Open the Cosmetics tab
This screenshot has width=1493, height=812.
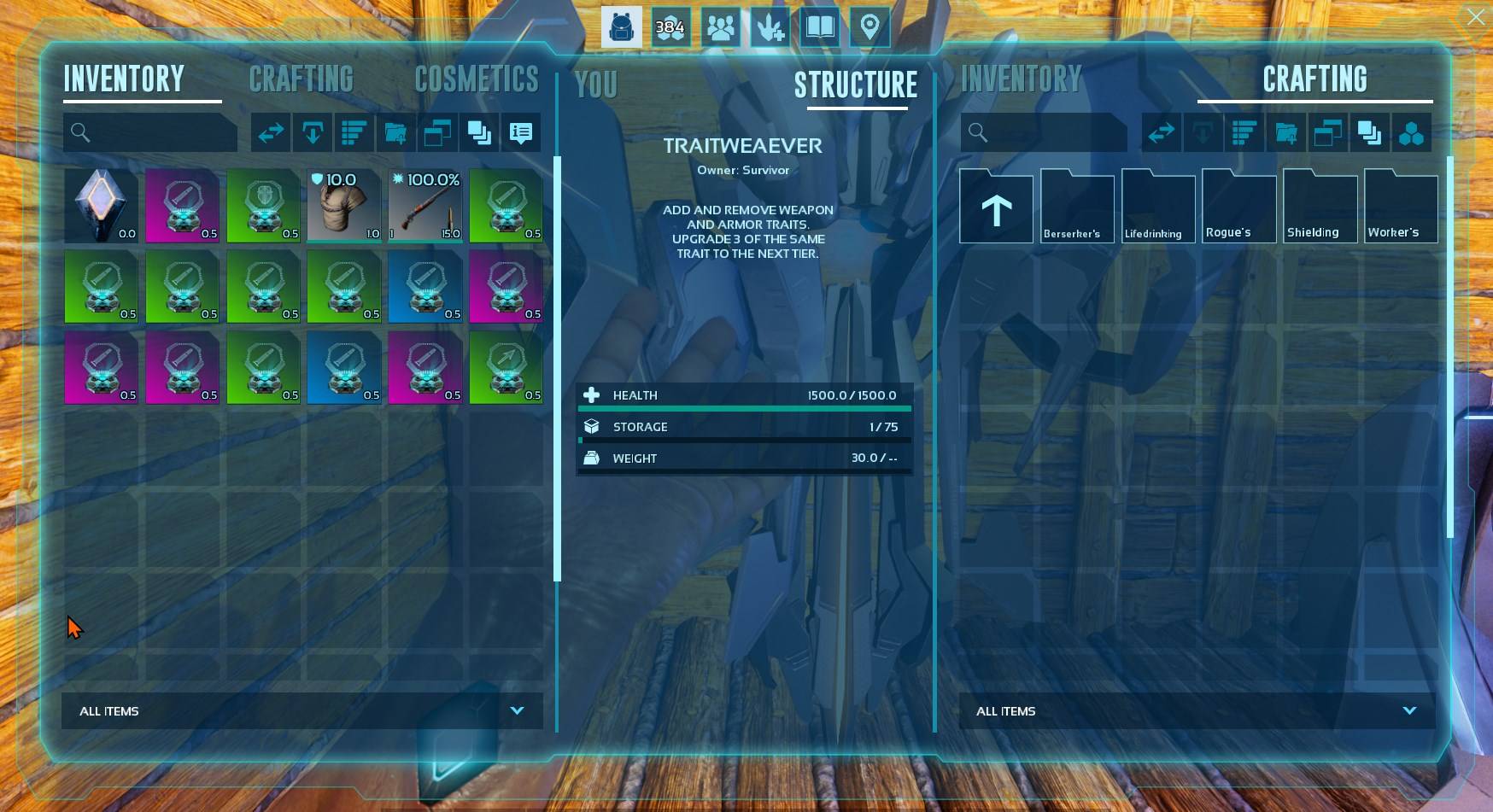477,79
